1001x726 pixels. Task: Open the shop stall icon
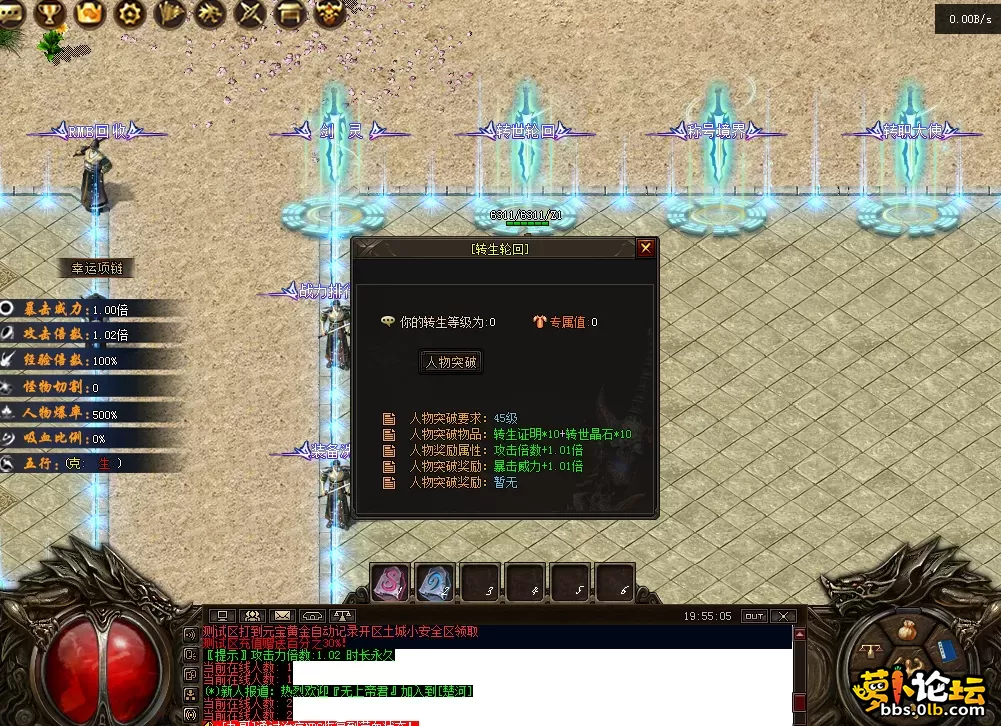coord(290,13)
